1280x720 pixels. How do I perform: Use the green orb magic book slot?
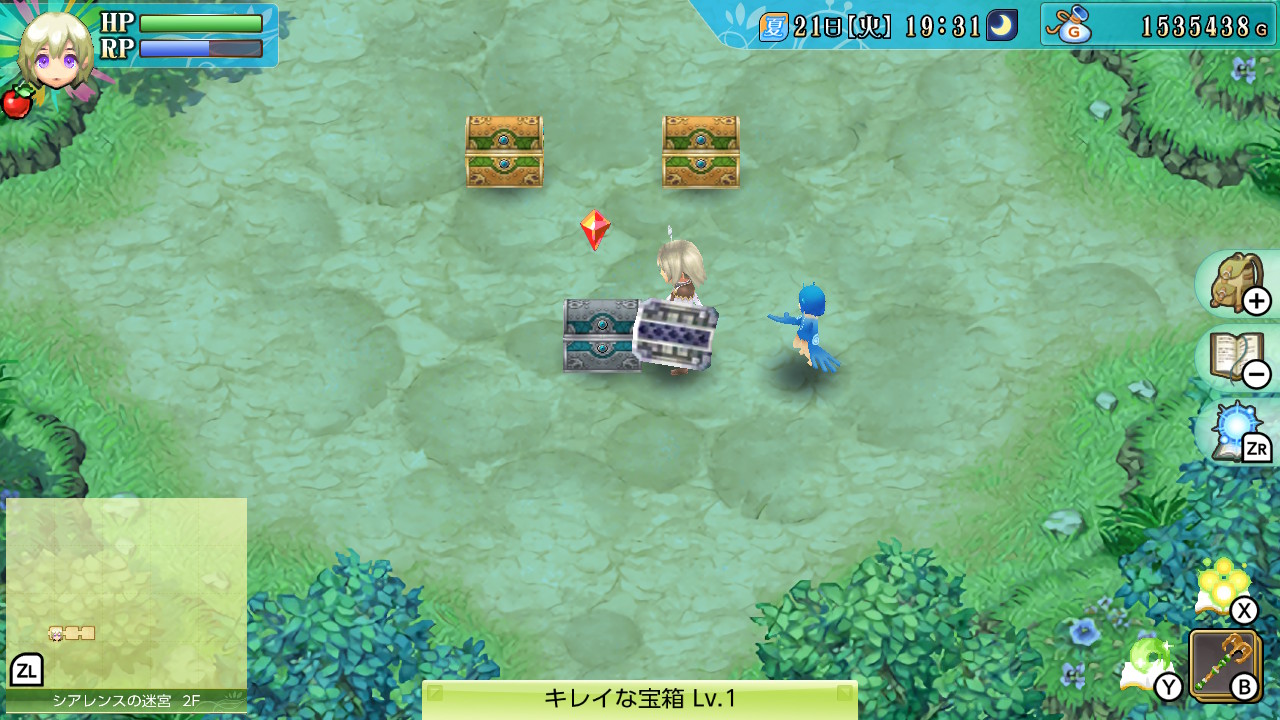(1147, 663)
